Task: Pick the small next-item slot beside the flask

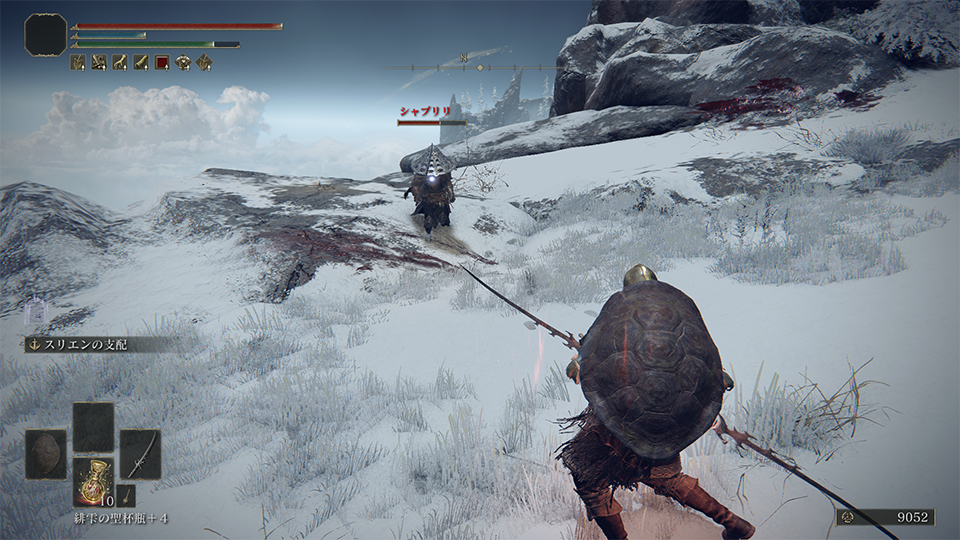Action: point(126,494)
